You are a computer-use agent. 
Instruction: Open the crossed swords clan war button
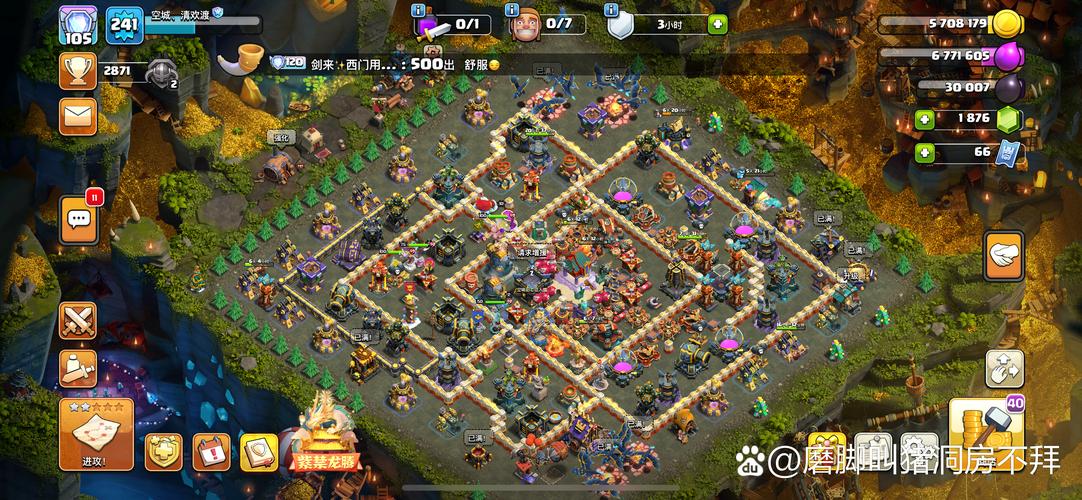point(77,320)
